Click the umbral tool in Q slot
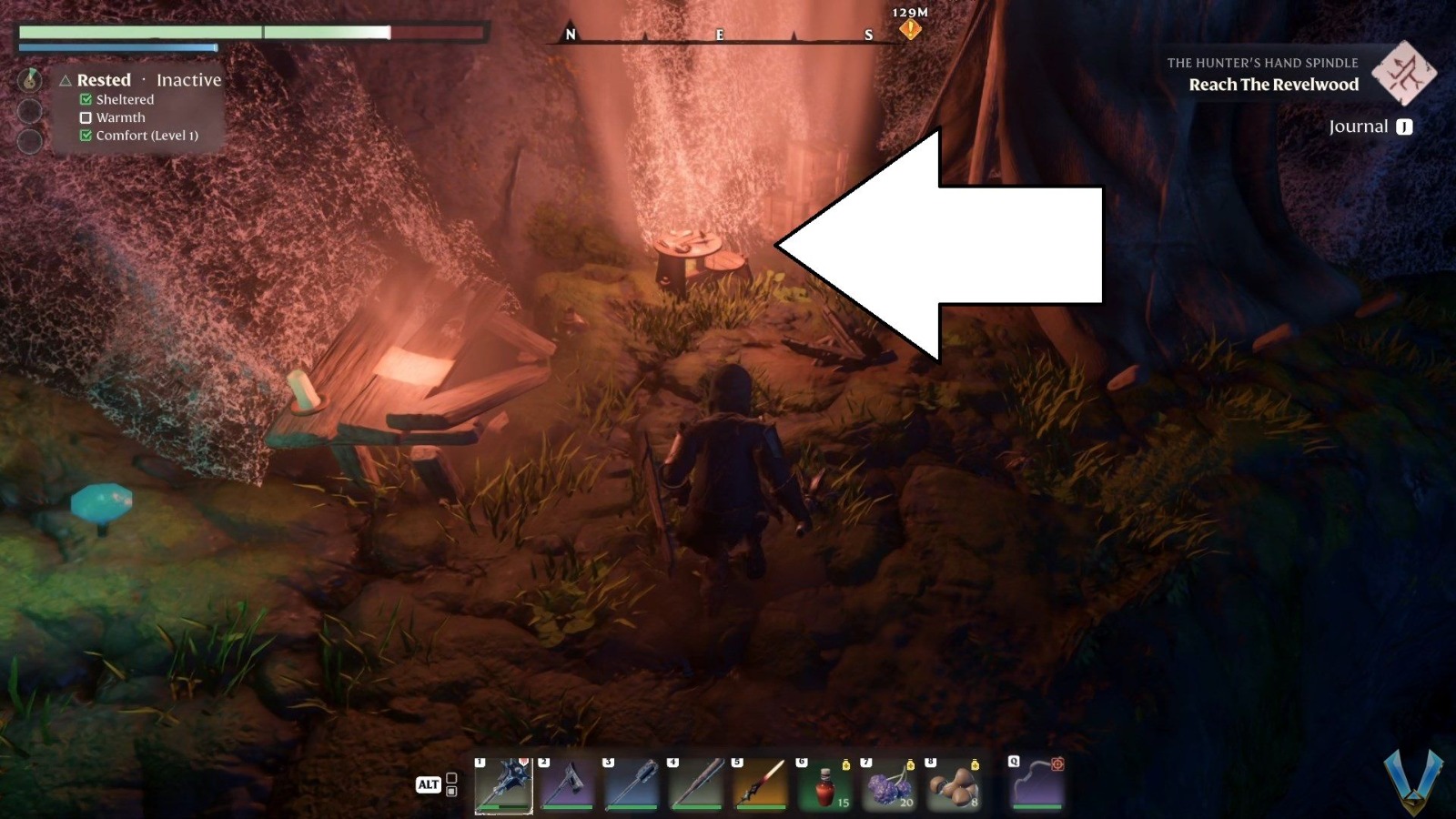 tap(1037, 783)
